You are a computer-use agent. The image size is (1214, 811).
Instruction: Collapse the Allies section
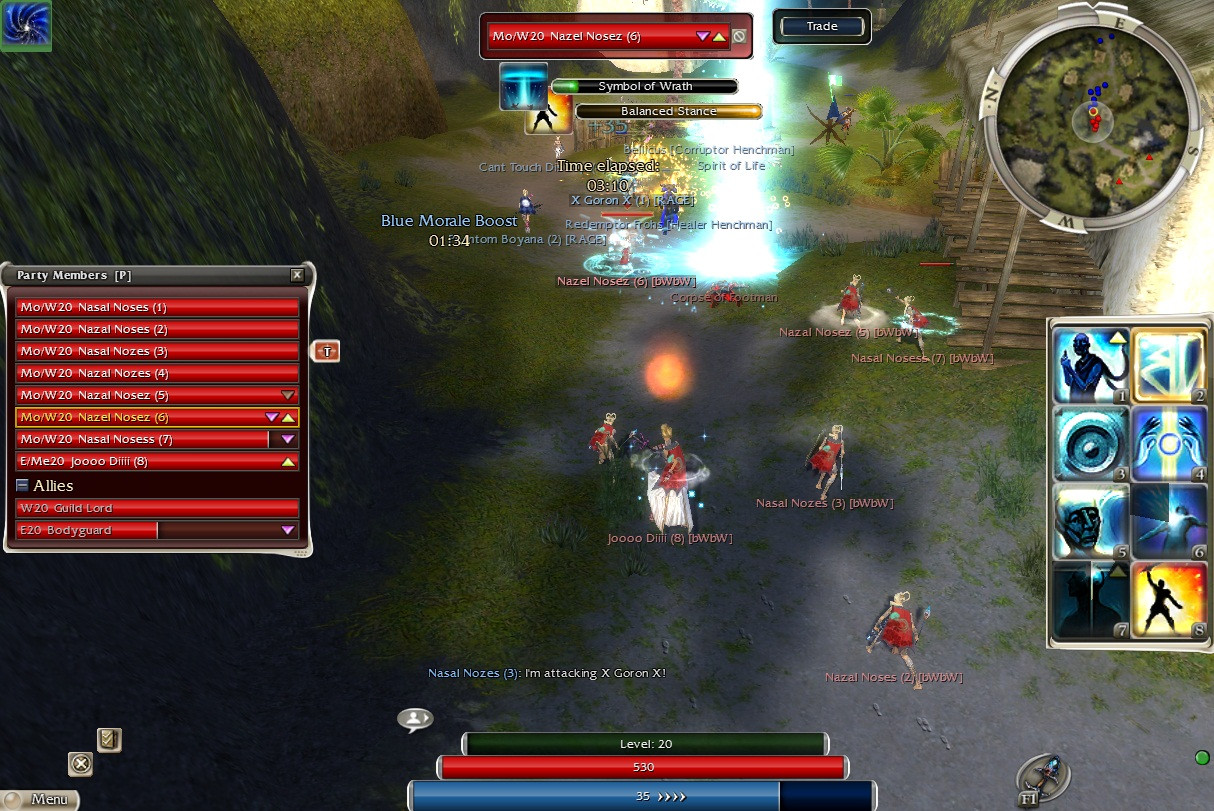pyautogui.click(x=23, y=485)
